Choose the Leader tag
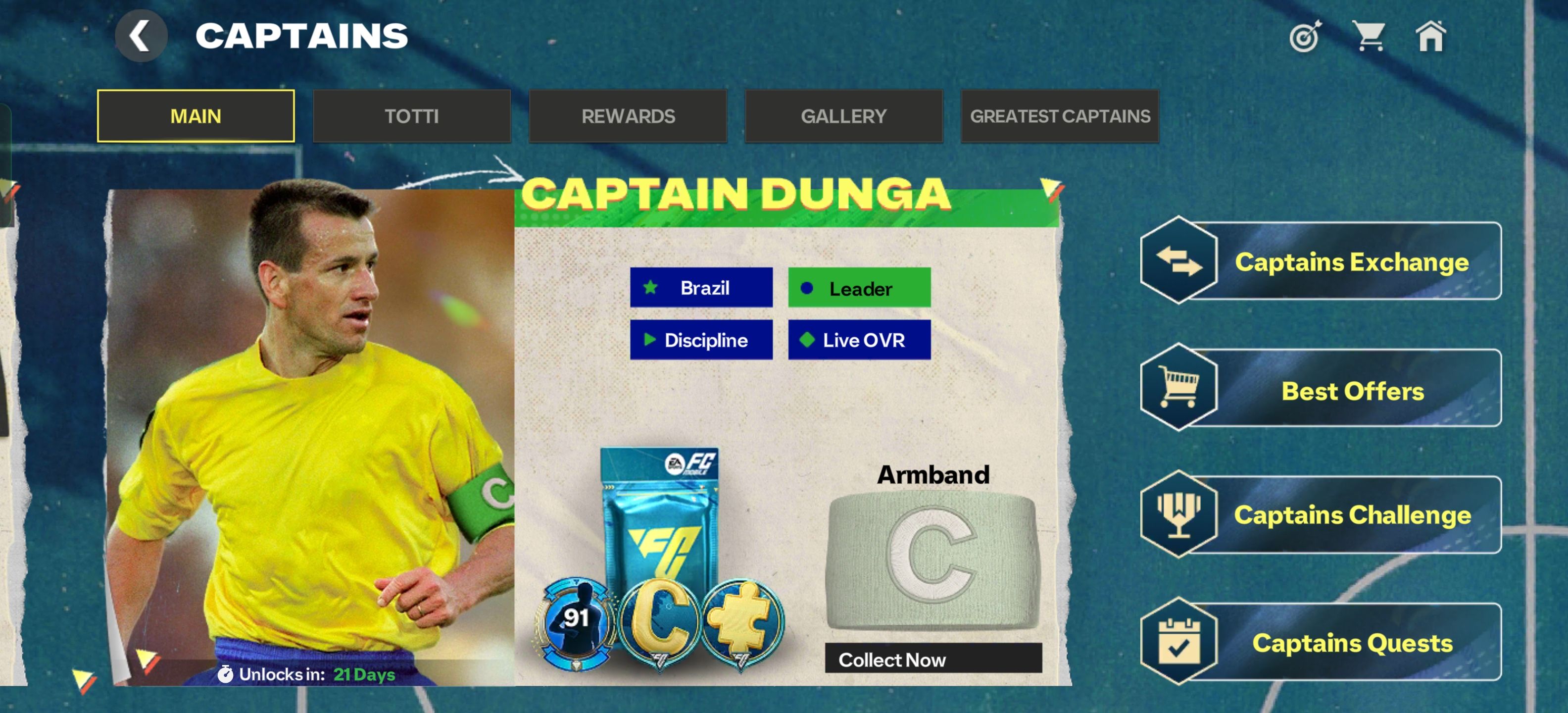 859,288
